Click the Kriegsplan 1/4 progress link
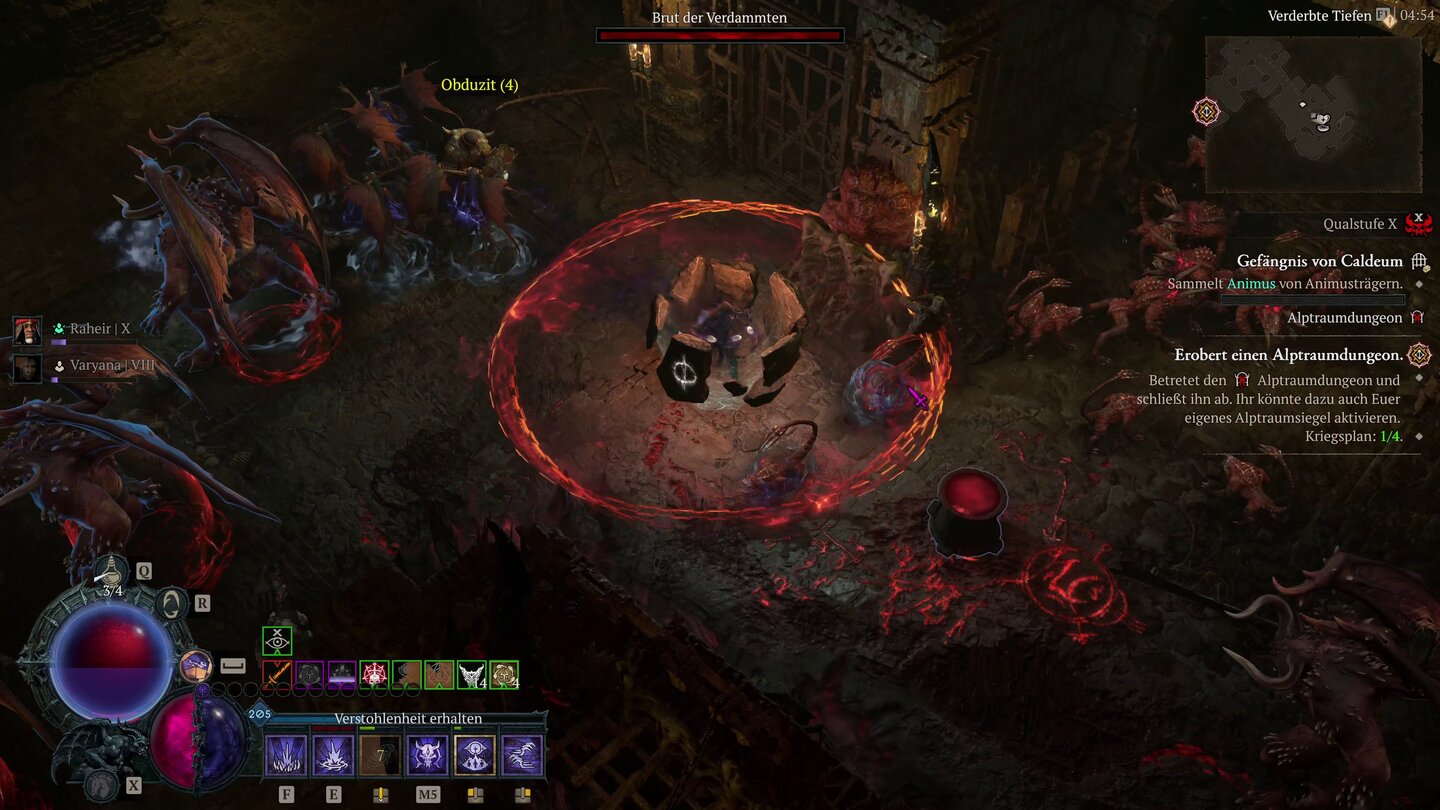 (x=1391, y=435)
